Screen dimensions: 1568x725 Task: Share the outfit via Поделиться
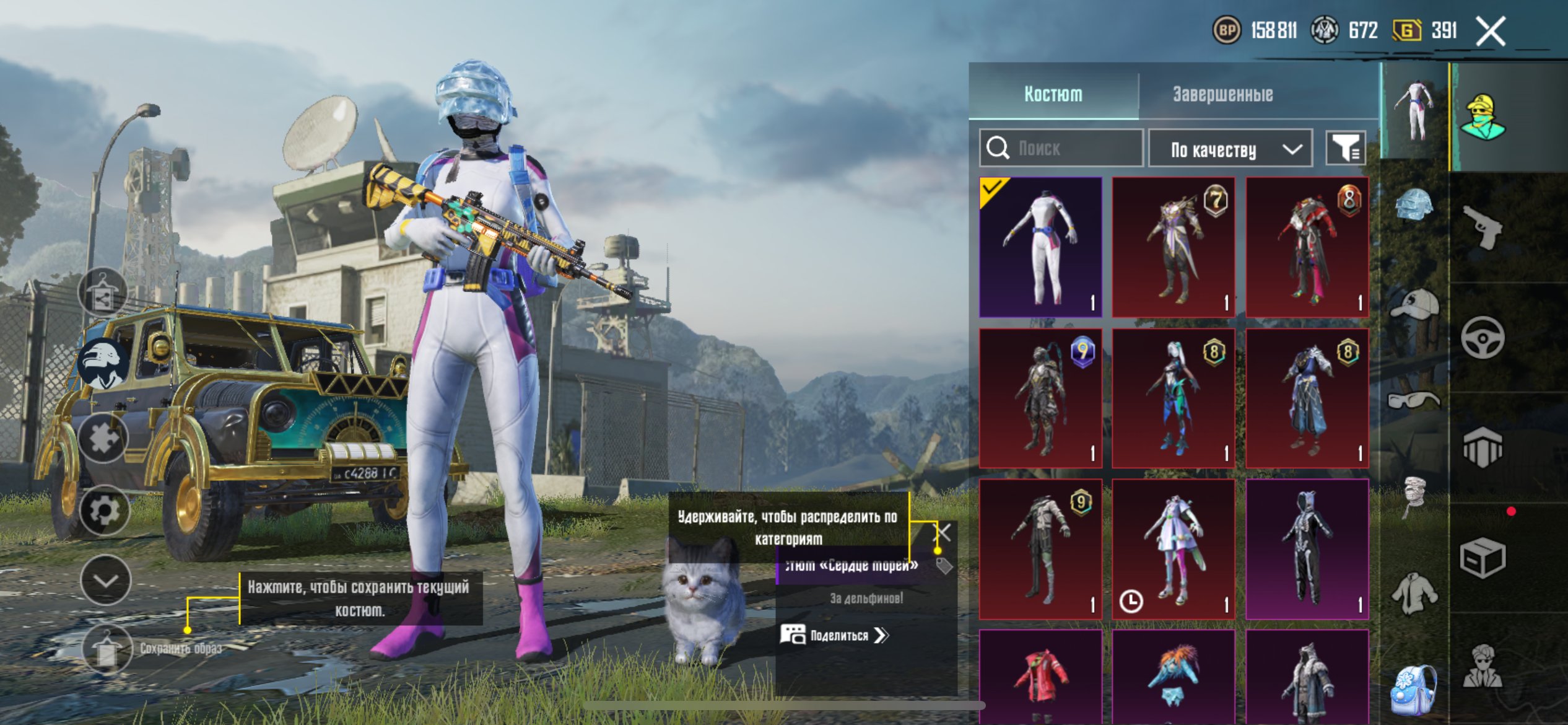tap(835, 635)
